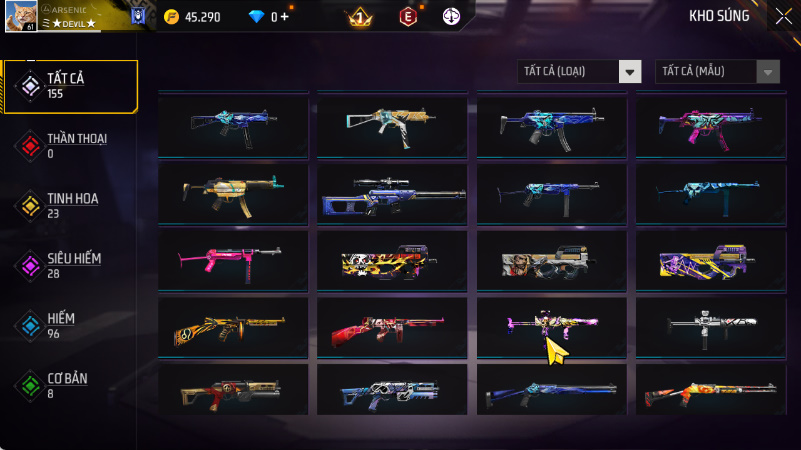
Task: Click the gold rank crown icon
Action: [x=358, y=17]
